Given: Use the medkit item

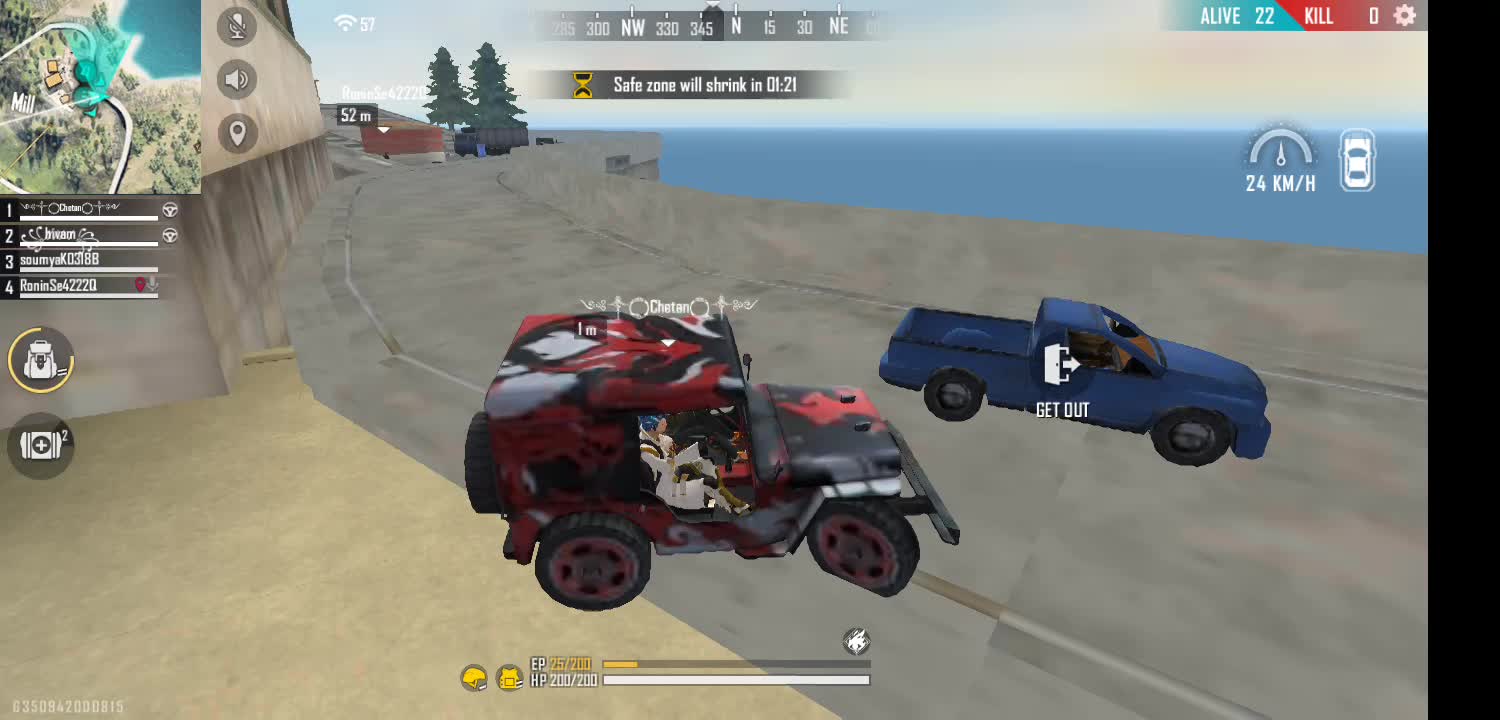Looking at the screenshot, I should 41,445.
